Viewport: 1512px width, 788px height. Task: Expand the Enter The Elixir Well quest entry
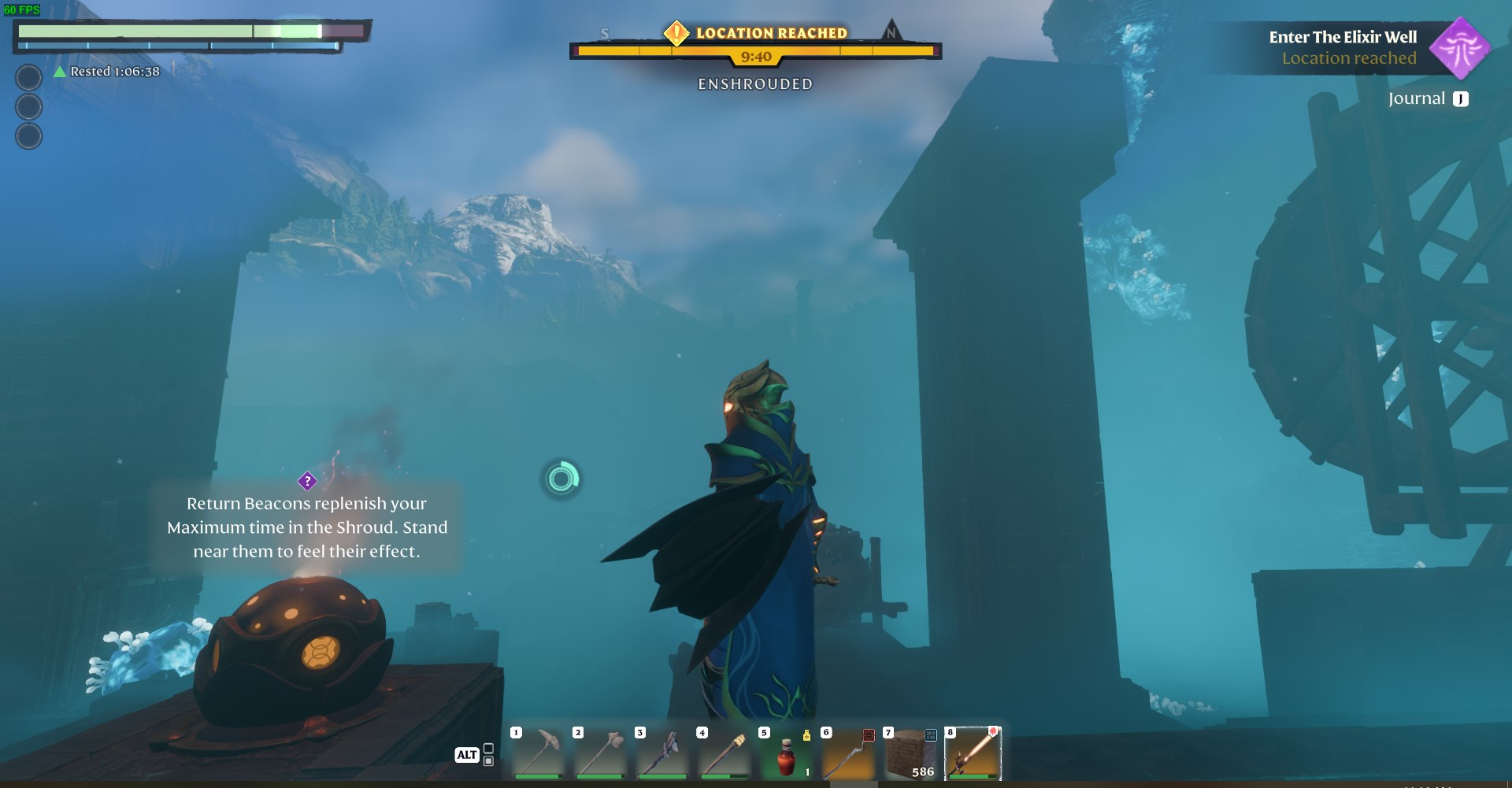click(1343, 36)
